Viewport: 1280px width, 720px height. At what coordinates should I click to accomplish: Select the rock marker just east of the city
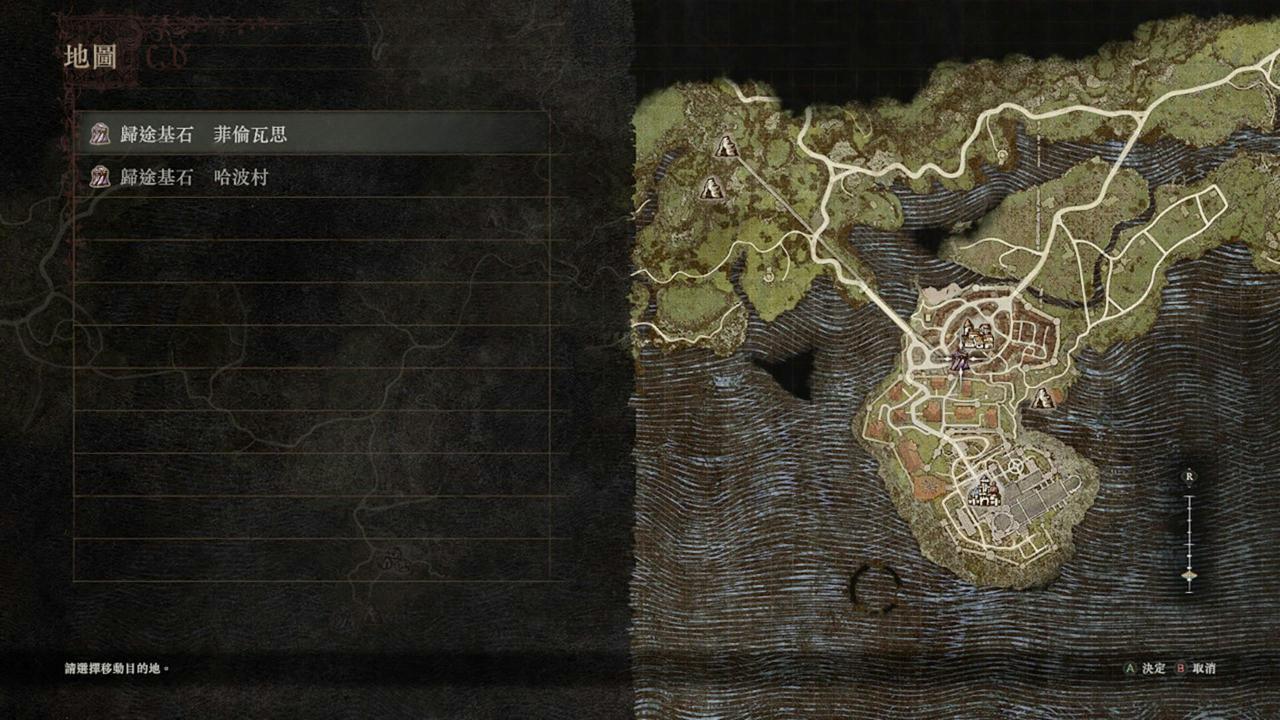pos(1044,399)
